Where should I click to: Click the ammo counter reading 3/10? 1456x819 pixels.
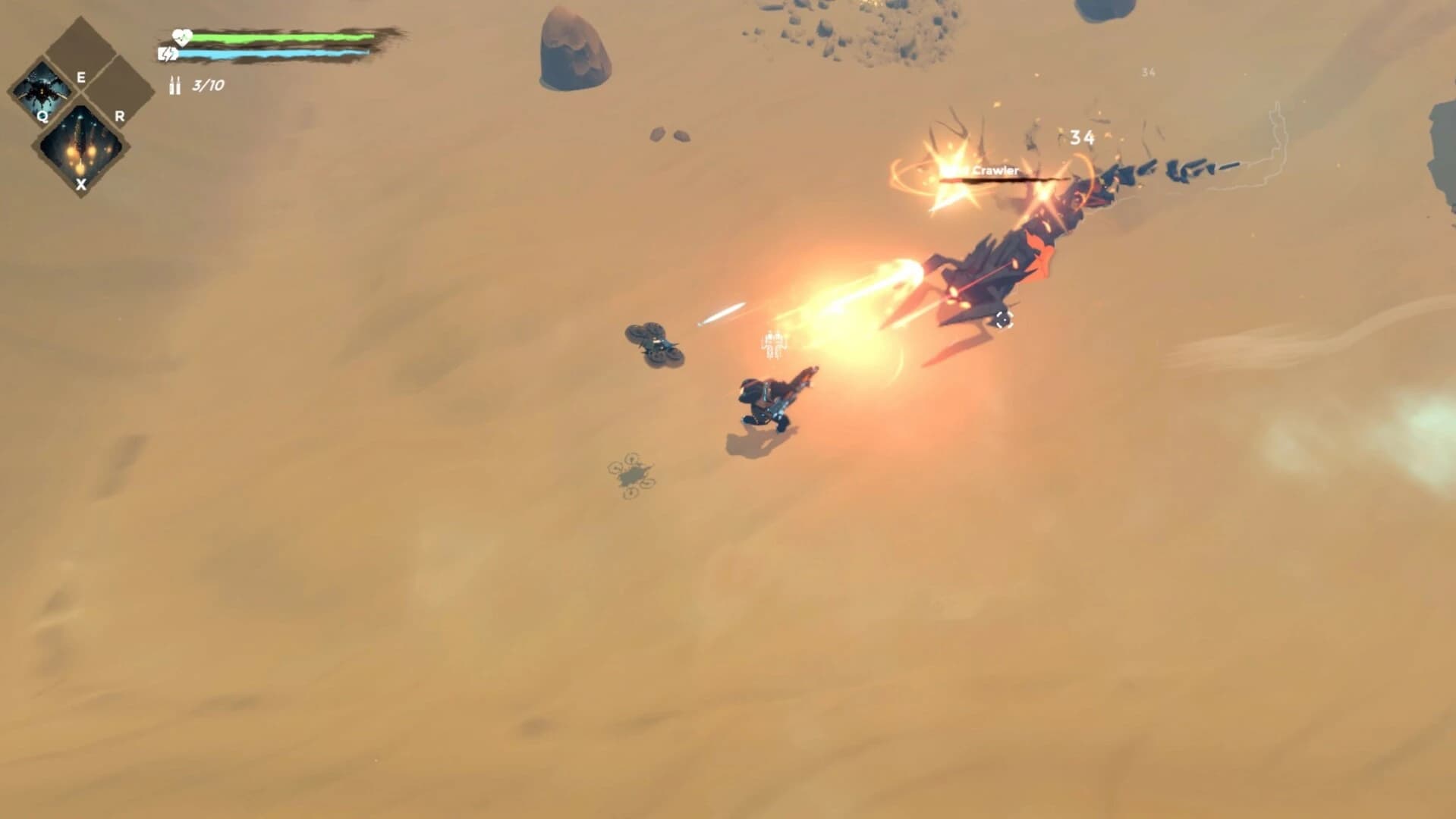click(206, 86)
